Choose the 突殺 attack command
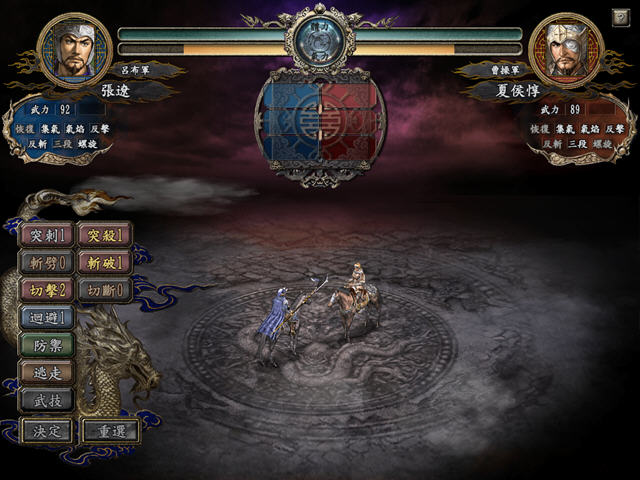Viewport: 640px width, 480px height. coord(104,236)
